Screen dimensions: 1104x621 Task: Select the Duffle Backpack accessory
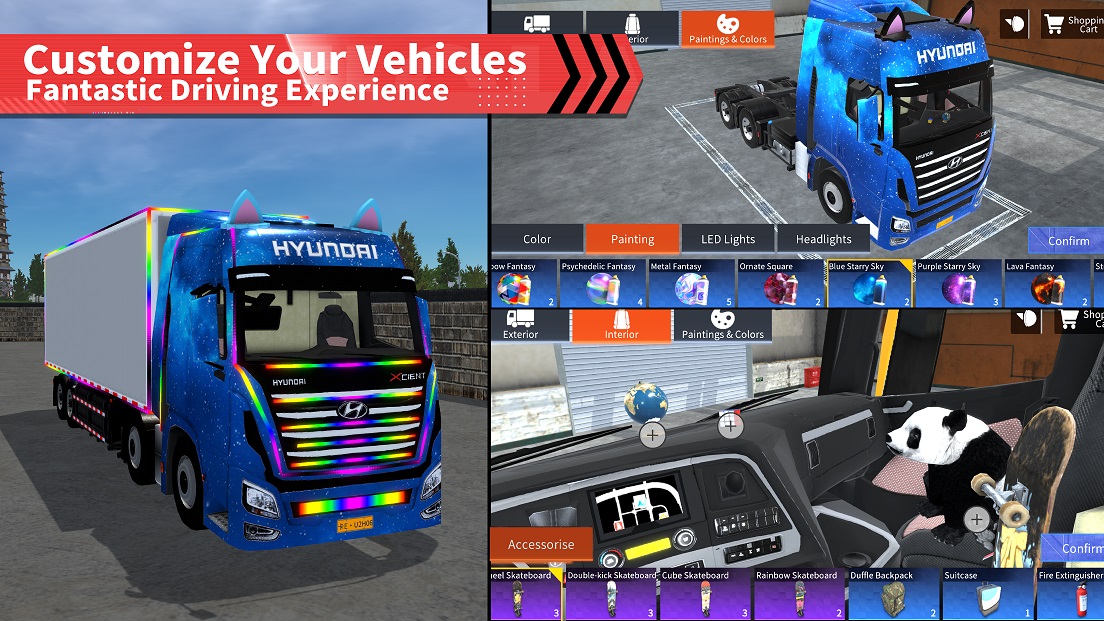click(894, 594)
